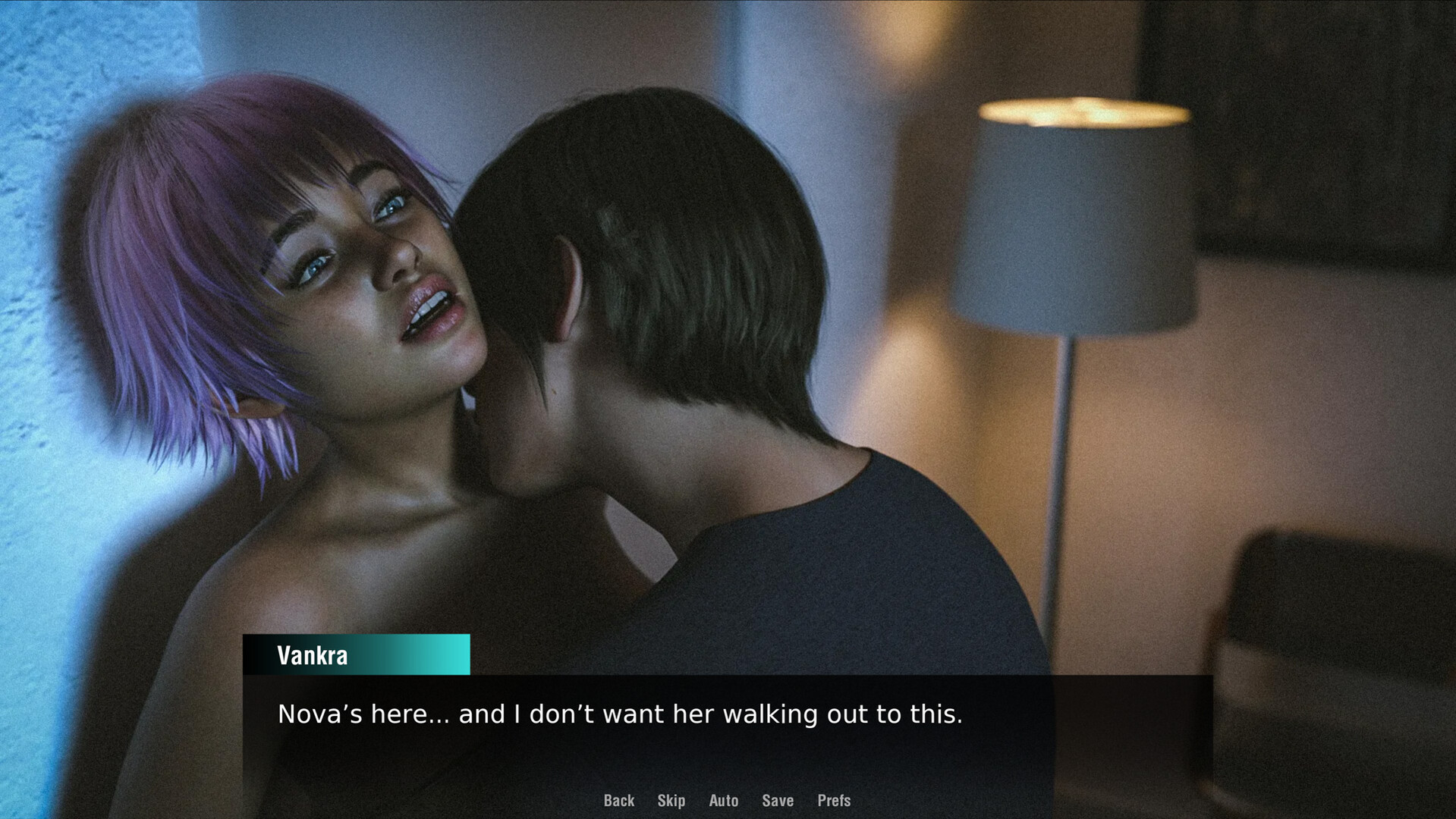Activate the Skip button
The height and width of the screenshot is (819, 1456).
coord(671,801)
